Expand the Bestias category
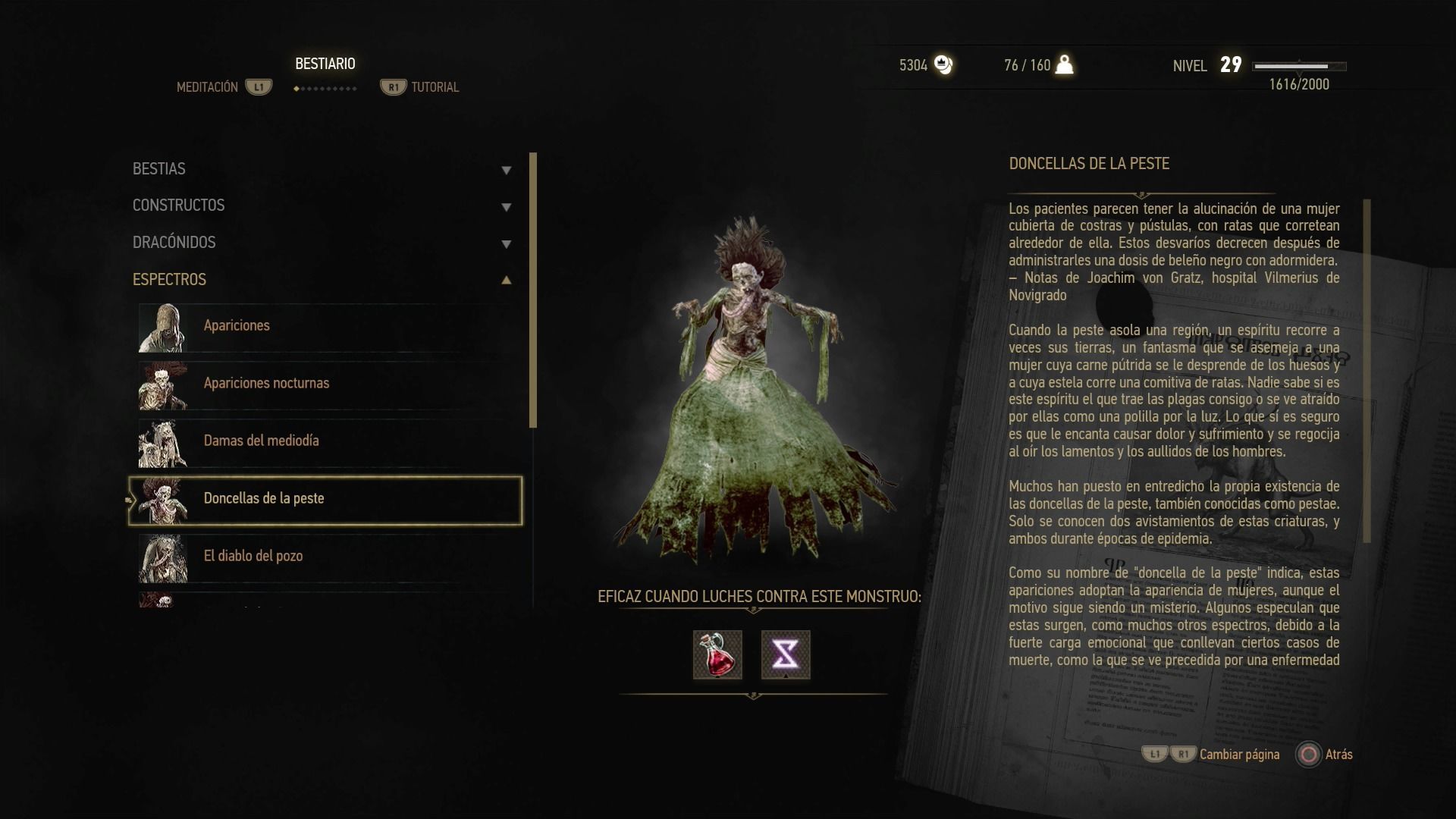The image size is (1456, 819). pyautogui.click(x=322, y=169)
